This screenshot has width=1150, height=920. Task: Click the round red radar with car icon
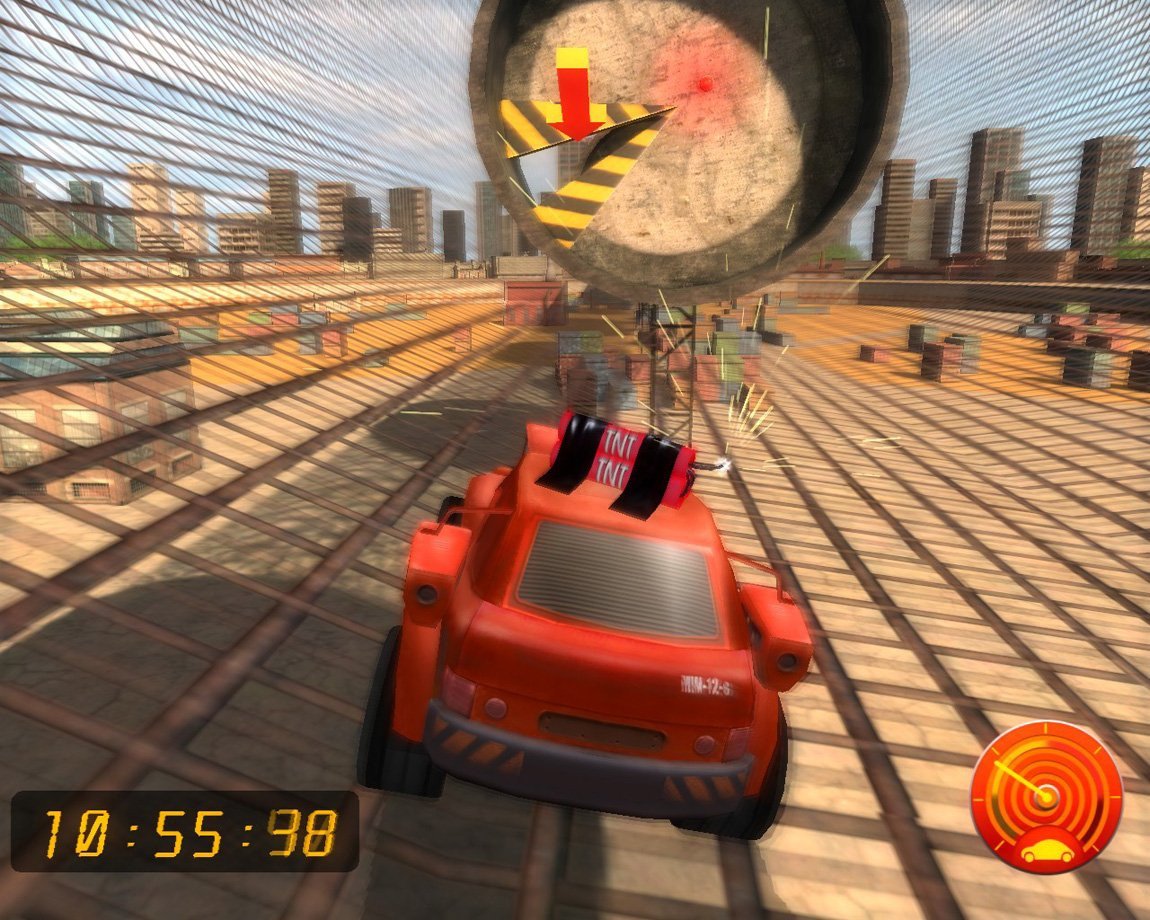1046,798
